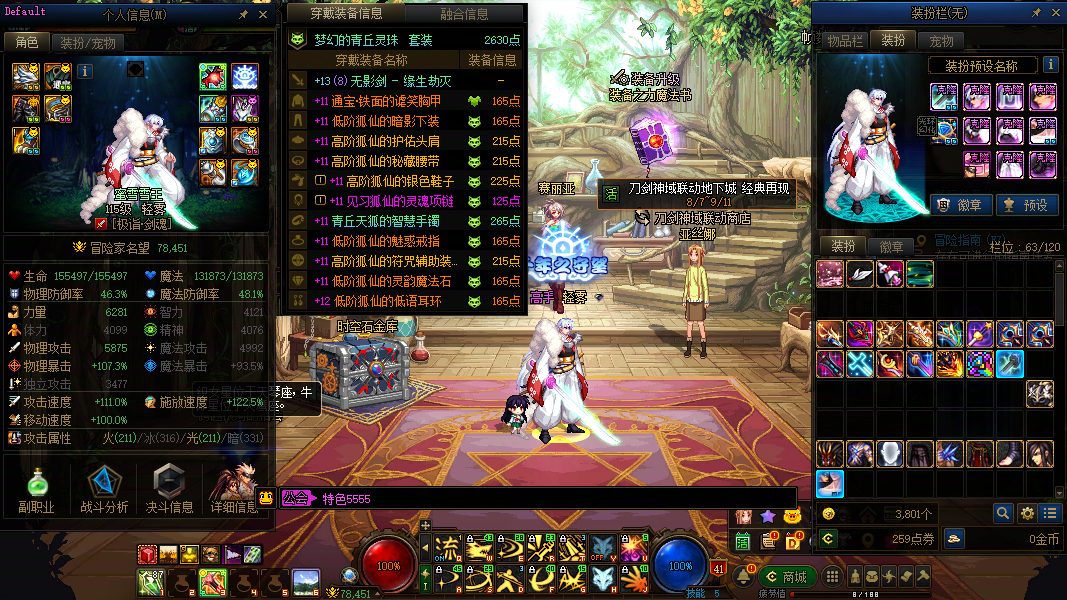
Task: Open the inventory gear settings icon
Action: point(1026,513)
